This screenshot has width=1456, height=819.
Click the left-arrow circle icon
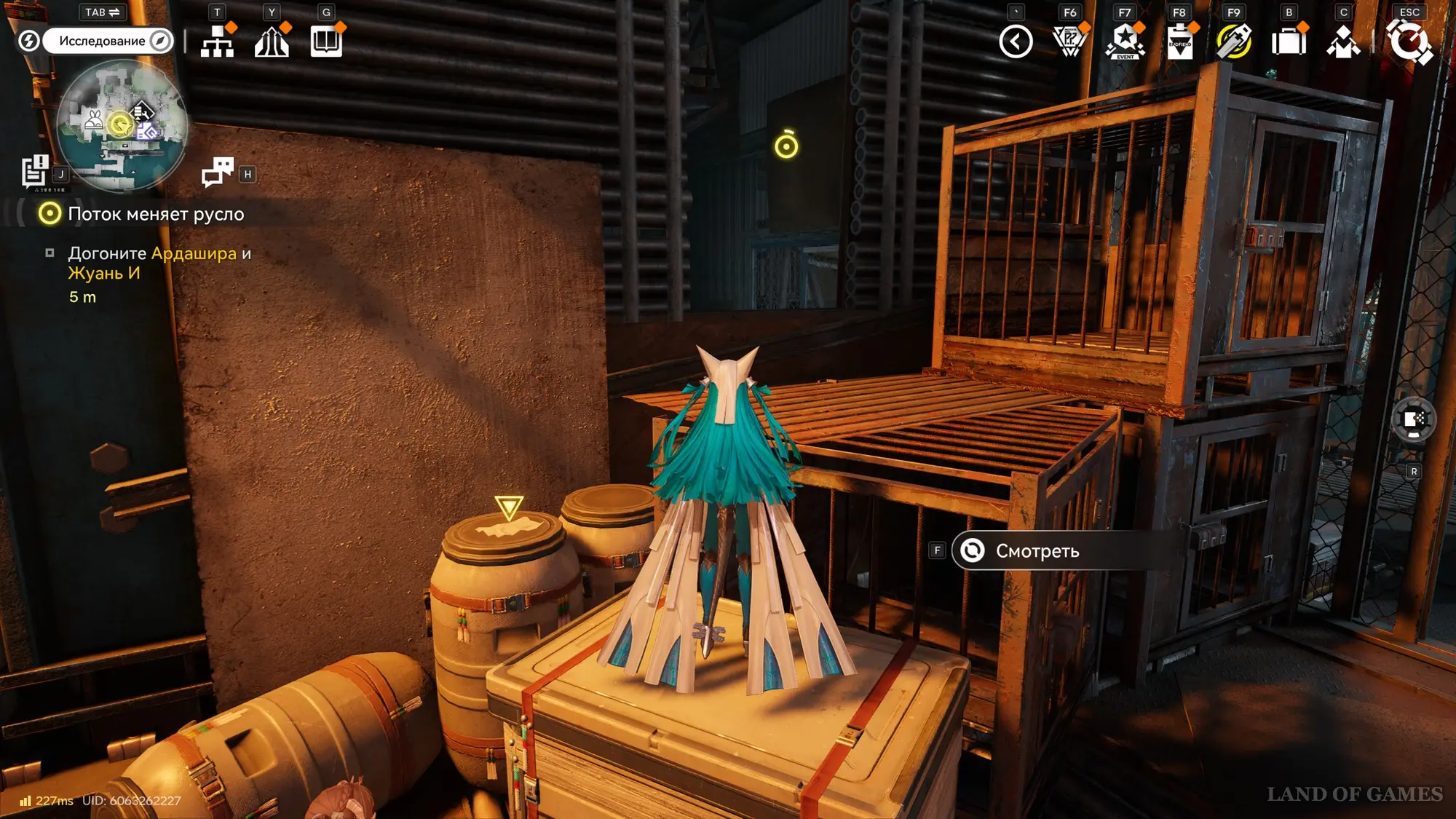[x=1016, y=41]
